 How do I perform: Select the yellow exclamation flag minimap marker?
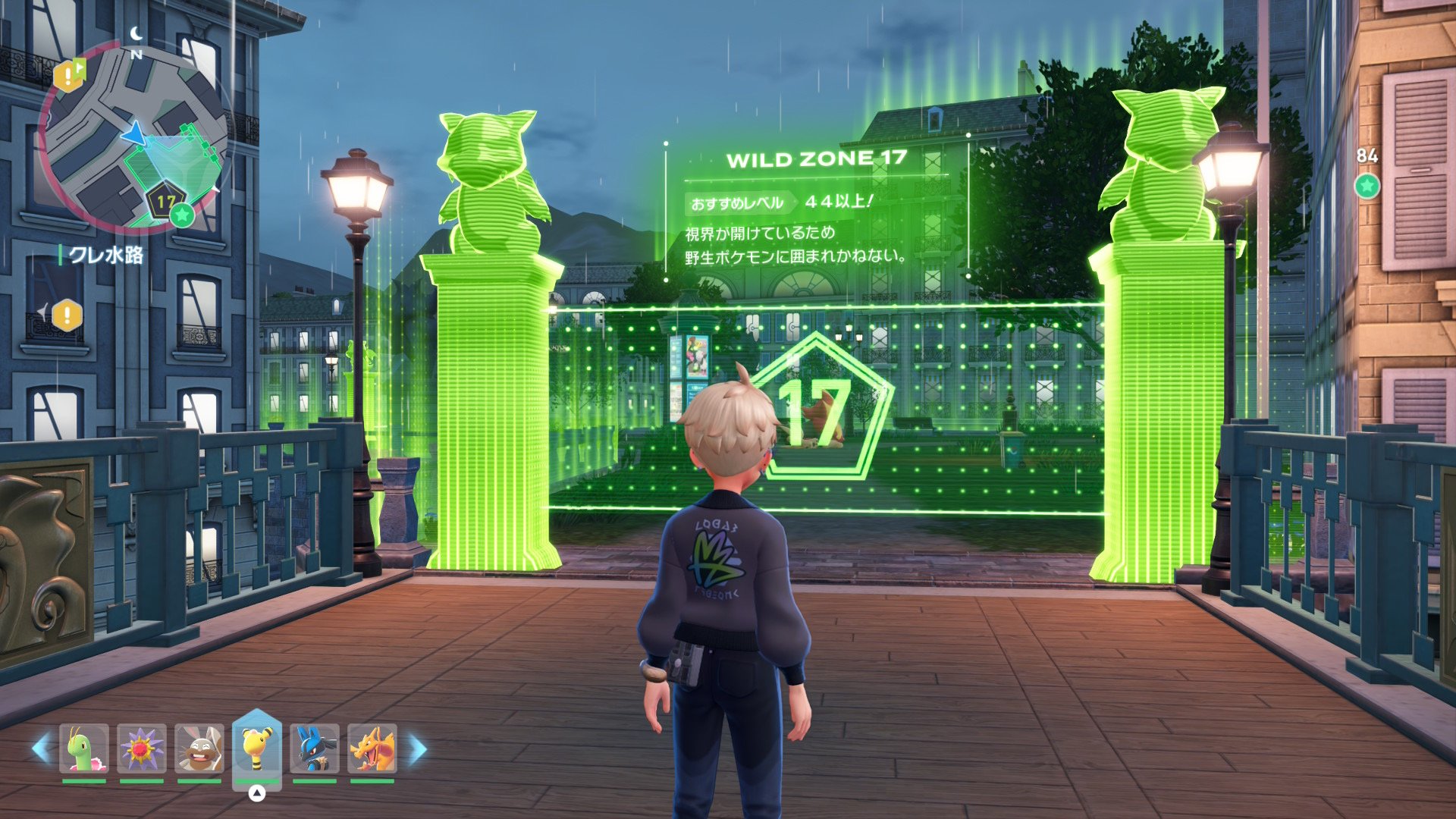click(x=69, y=75)
